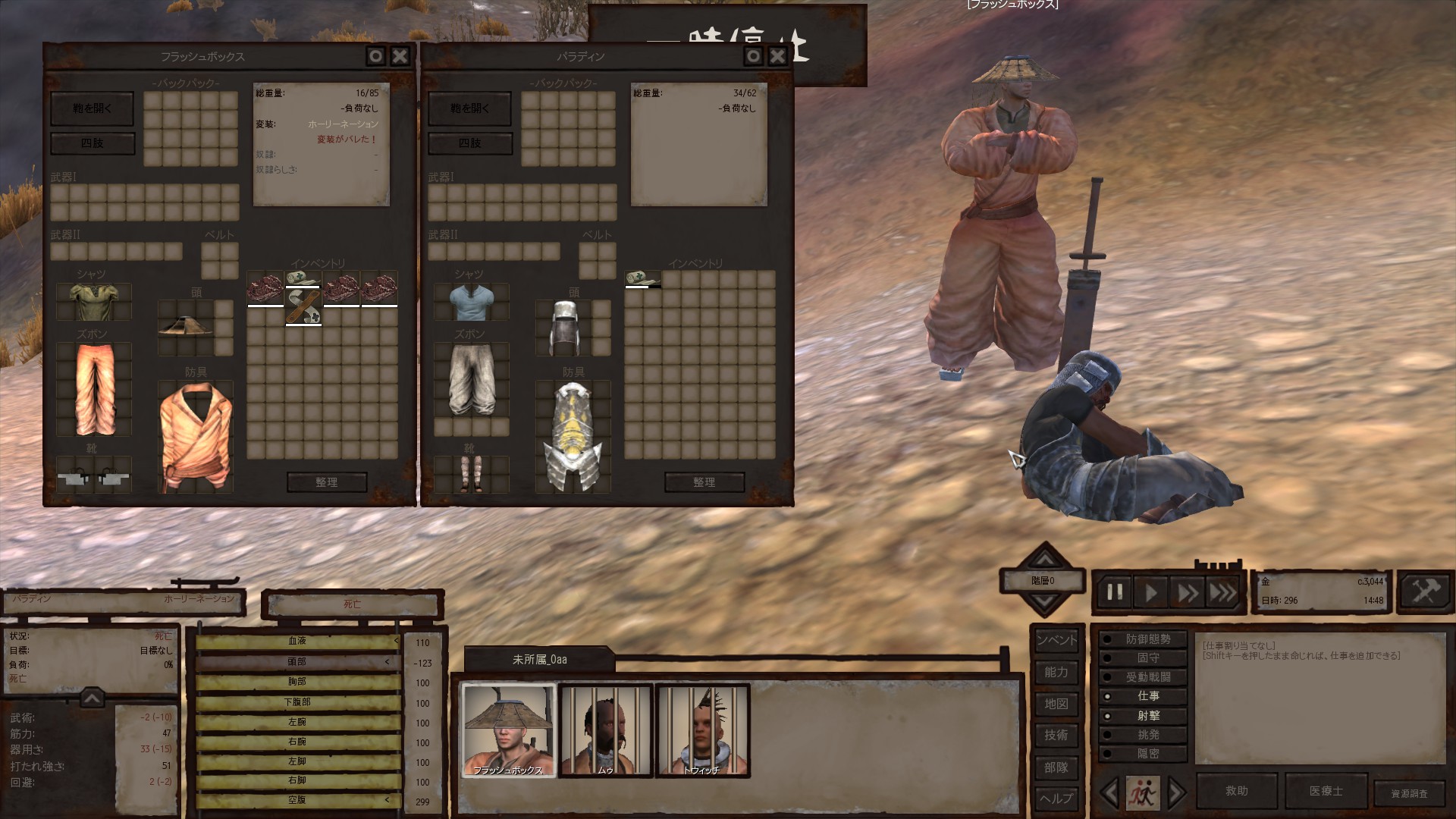Click 四肢 in the フラッシュボックス window
The width and height of the screenshot is (1456, 819).
point(93,143)
